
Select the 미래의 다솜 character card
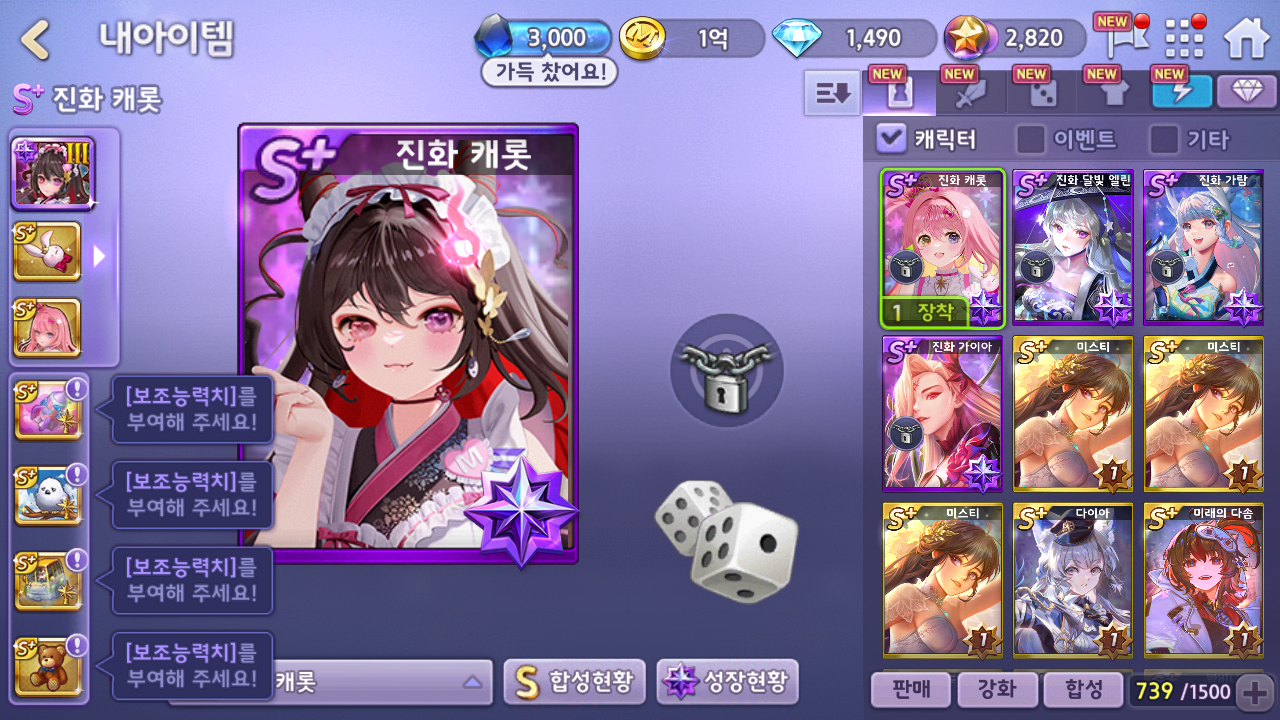pos(1203,580)
